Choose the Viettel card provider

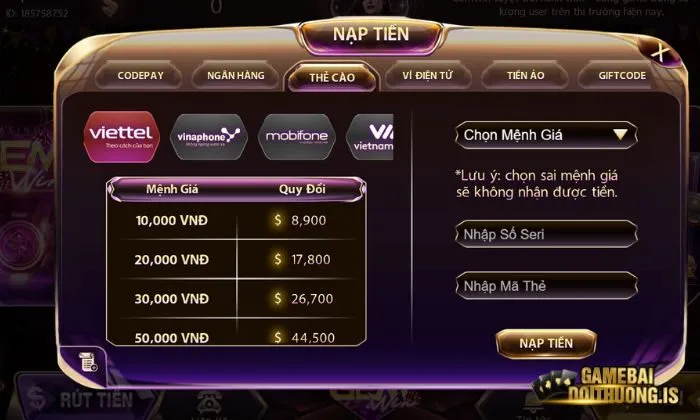[121, 136]
